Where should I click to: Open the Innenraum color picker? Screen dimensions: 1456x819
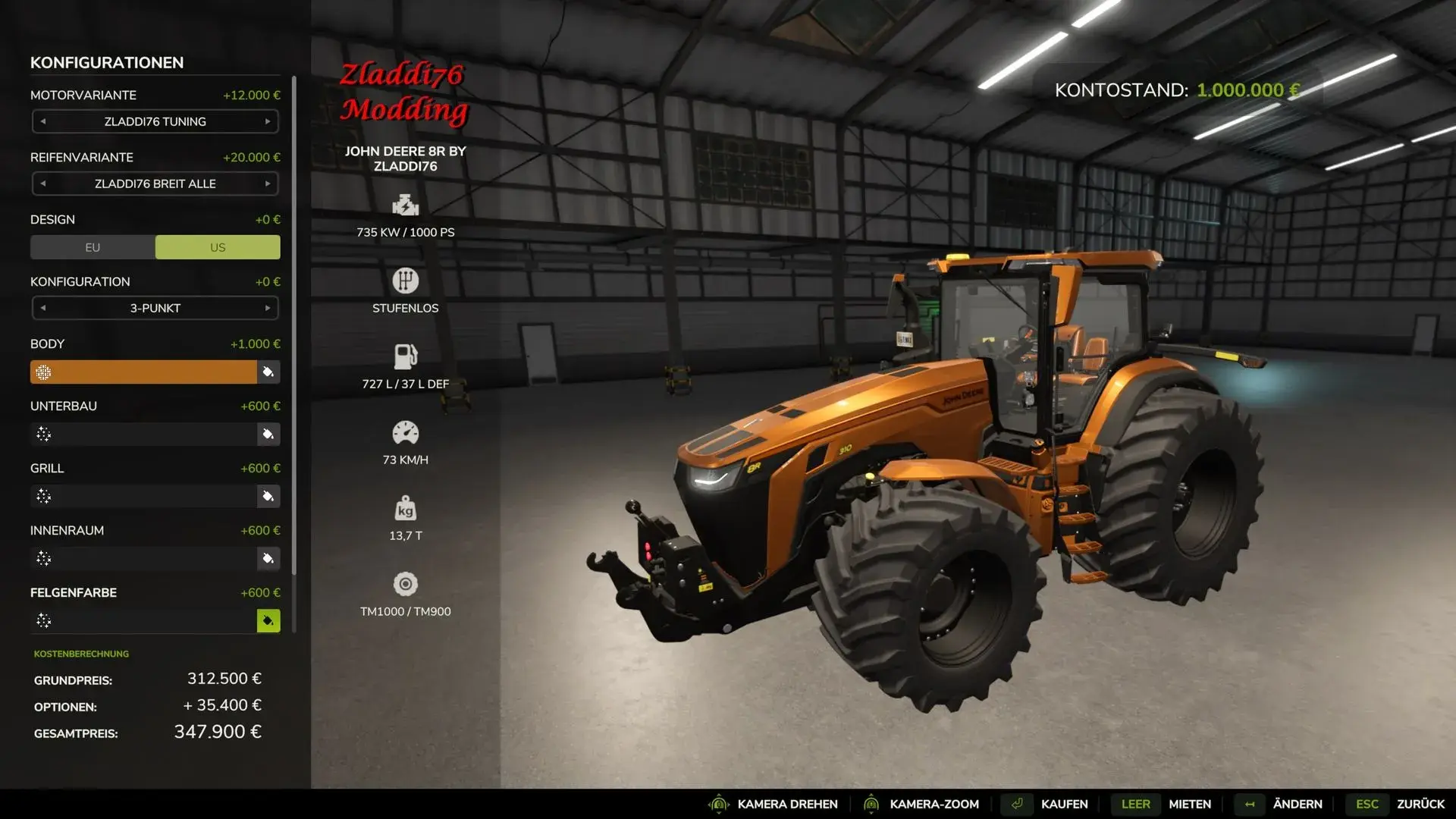point(268,559)
